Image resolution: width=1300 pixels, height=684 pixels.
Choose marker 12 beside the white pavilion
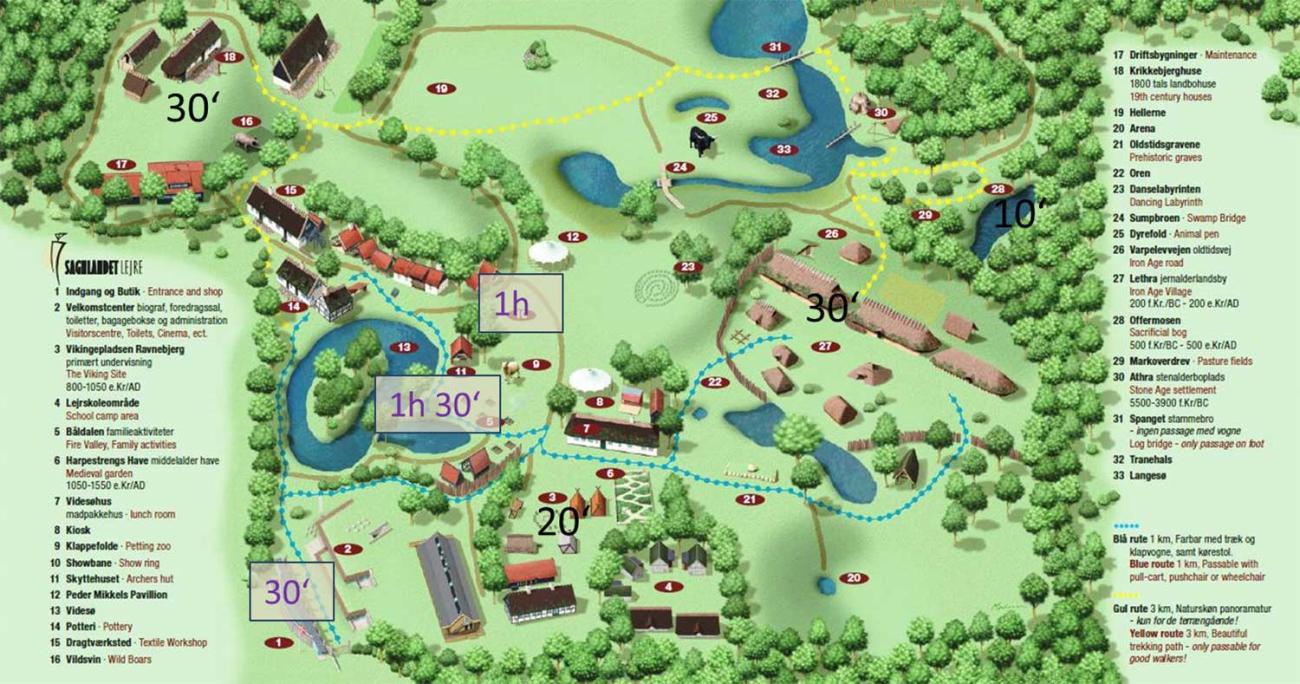(x=571, y=237)
